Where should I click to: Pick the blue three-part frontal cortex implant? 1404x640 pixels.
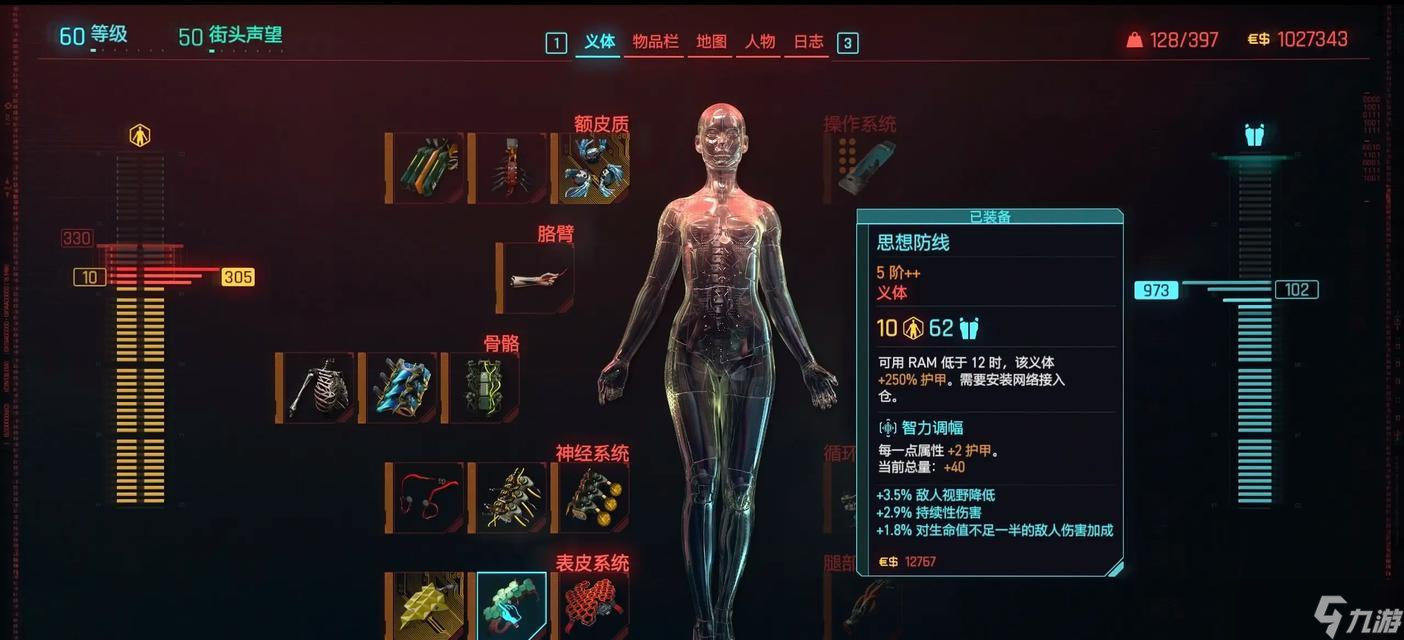pyautogui.click(x=593, y=168)
